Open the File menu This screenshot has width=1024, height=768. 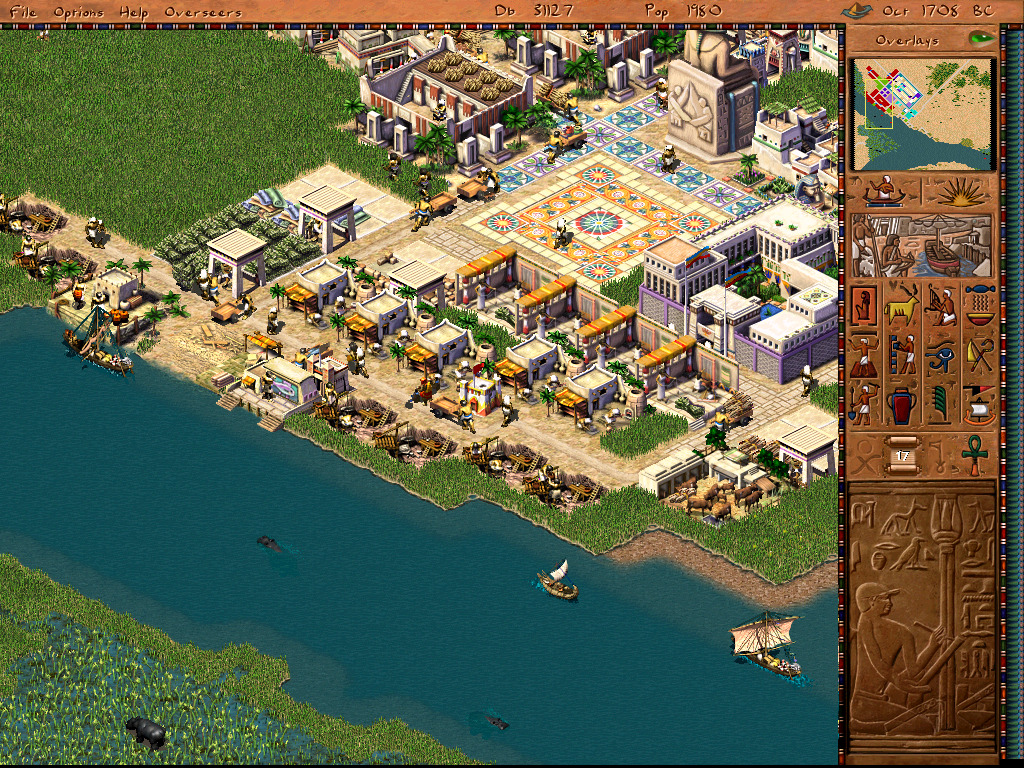(x=24, y=12)
